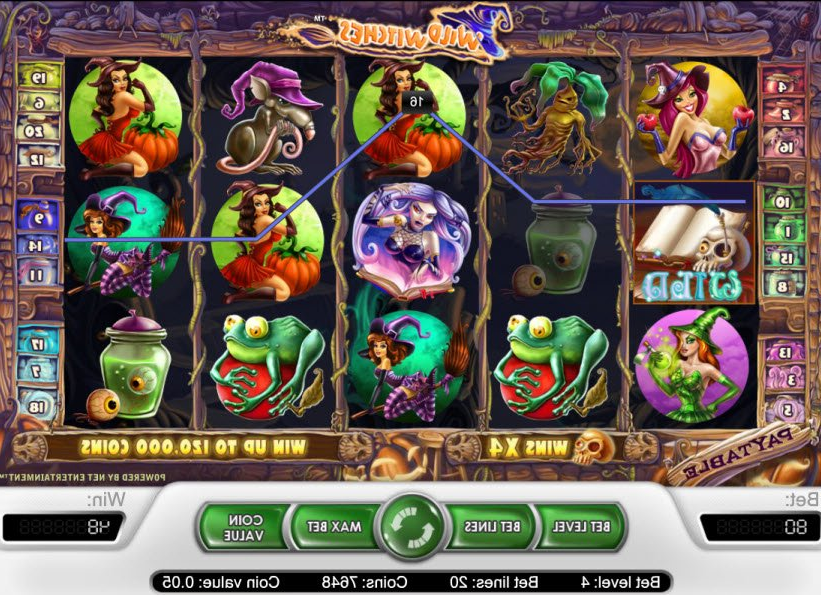This screenshot has height=595, width=821.
Task: Show payline 8
Action: click(x=783, y=286)
